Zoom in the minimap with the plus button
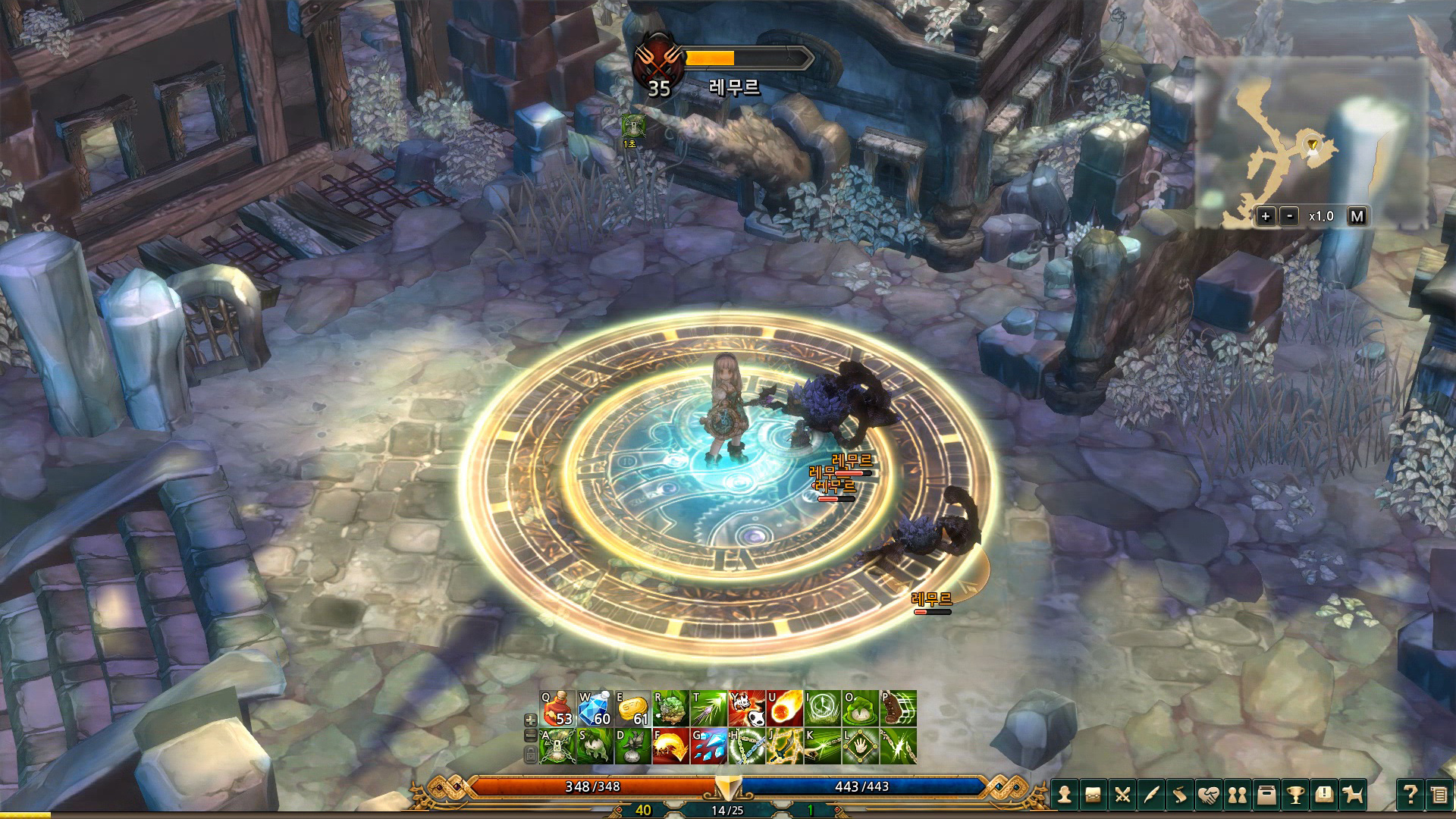The width and height of the screenshot is (1456, 819). pyautogui.click(x=1265, y=216)
